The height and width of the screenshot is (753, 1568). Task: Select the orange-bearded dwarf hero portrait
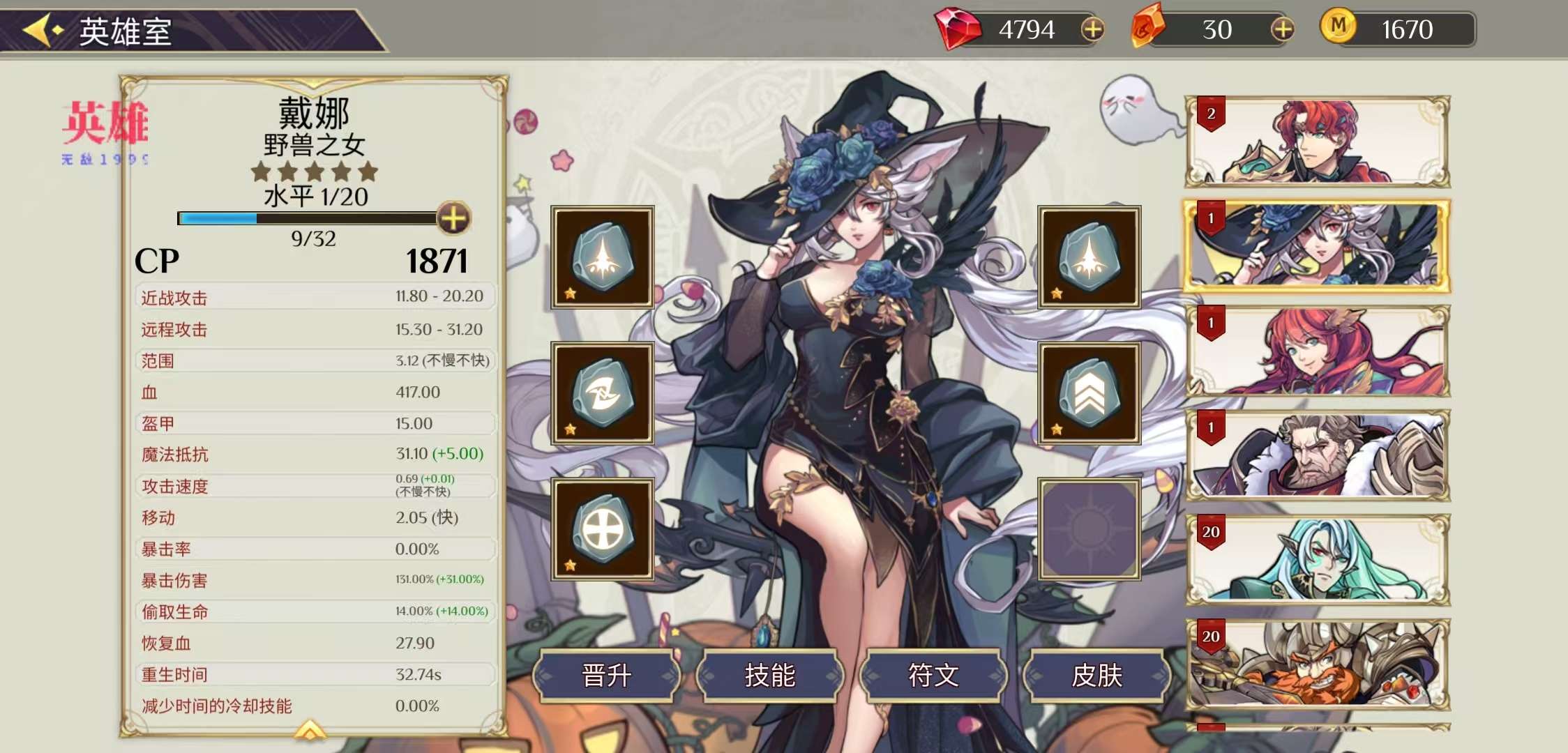click(x=1317, y=664)
